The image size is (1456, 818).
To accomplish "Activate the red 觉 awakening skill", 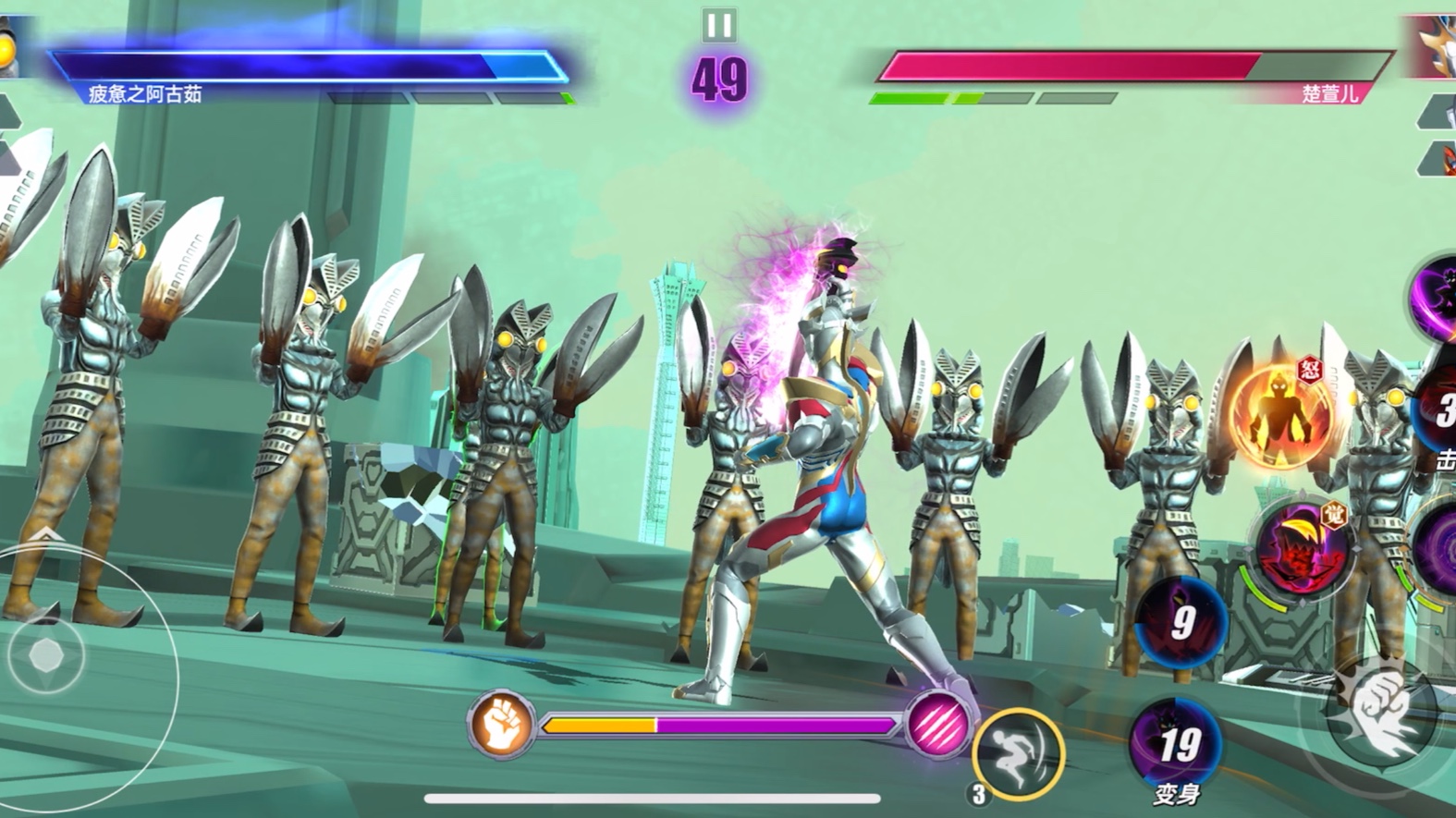I will (x=1302, y=548).
